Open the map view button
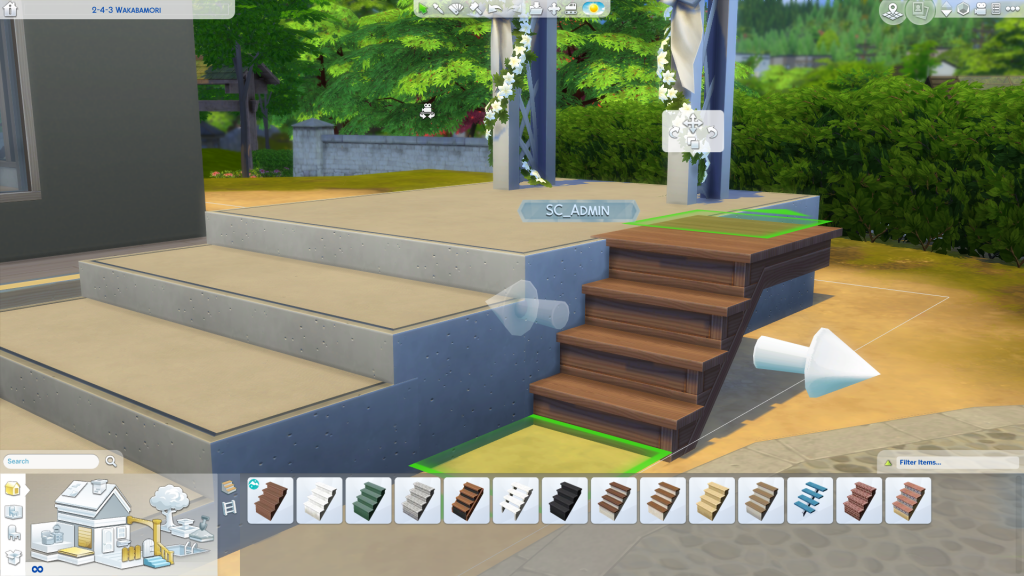 [x=891, y=11]
